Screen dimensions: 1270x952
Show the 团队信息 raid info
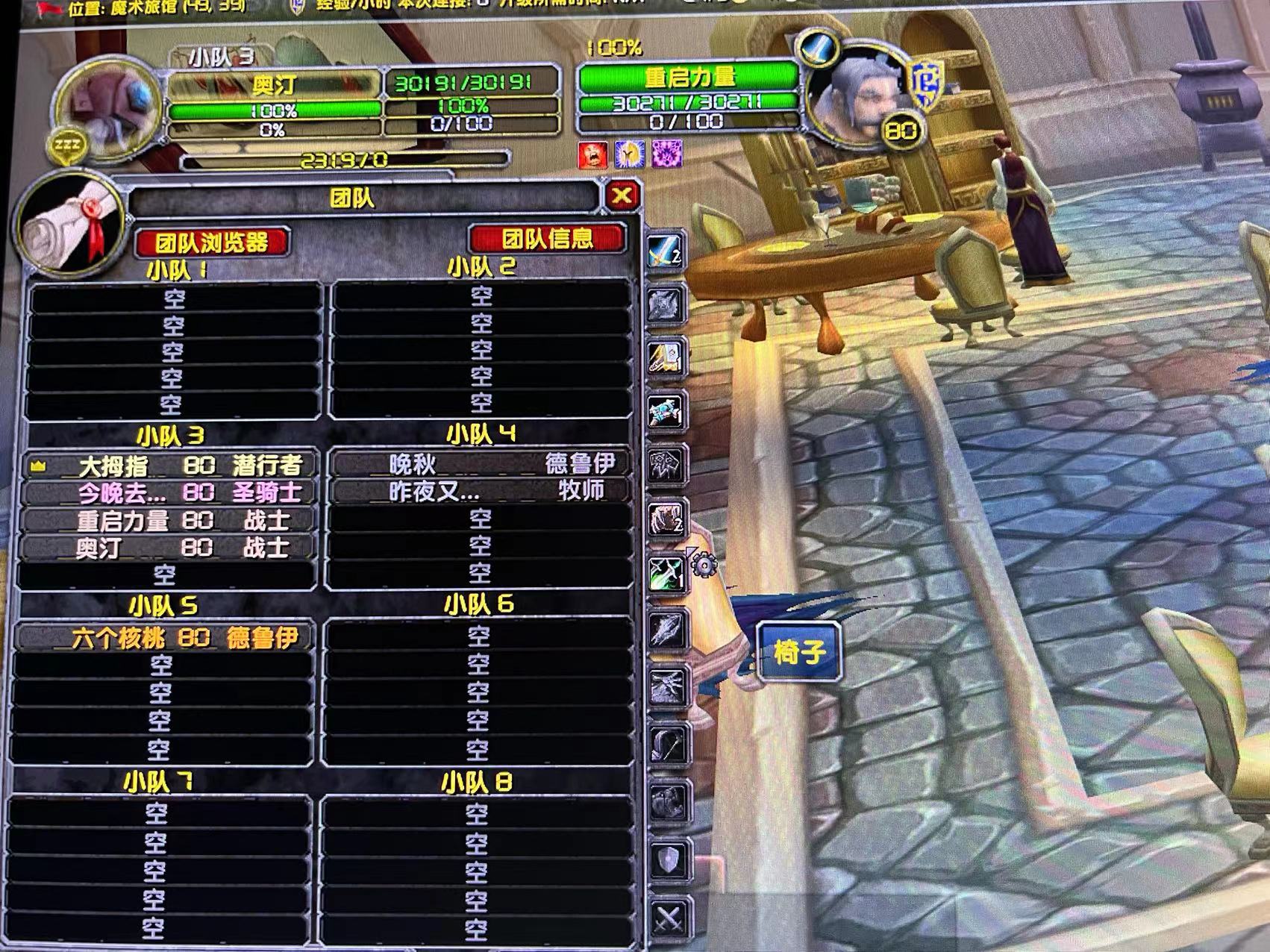pyautogui.click(x=547, y=239)
